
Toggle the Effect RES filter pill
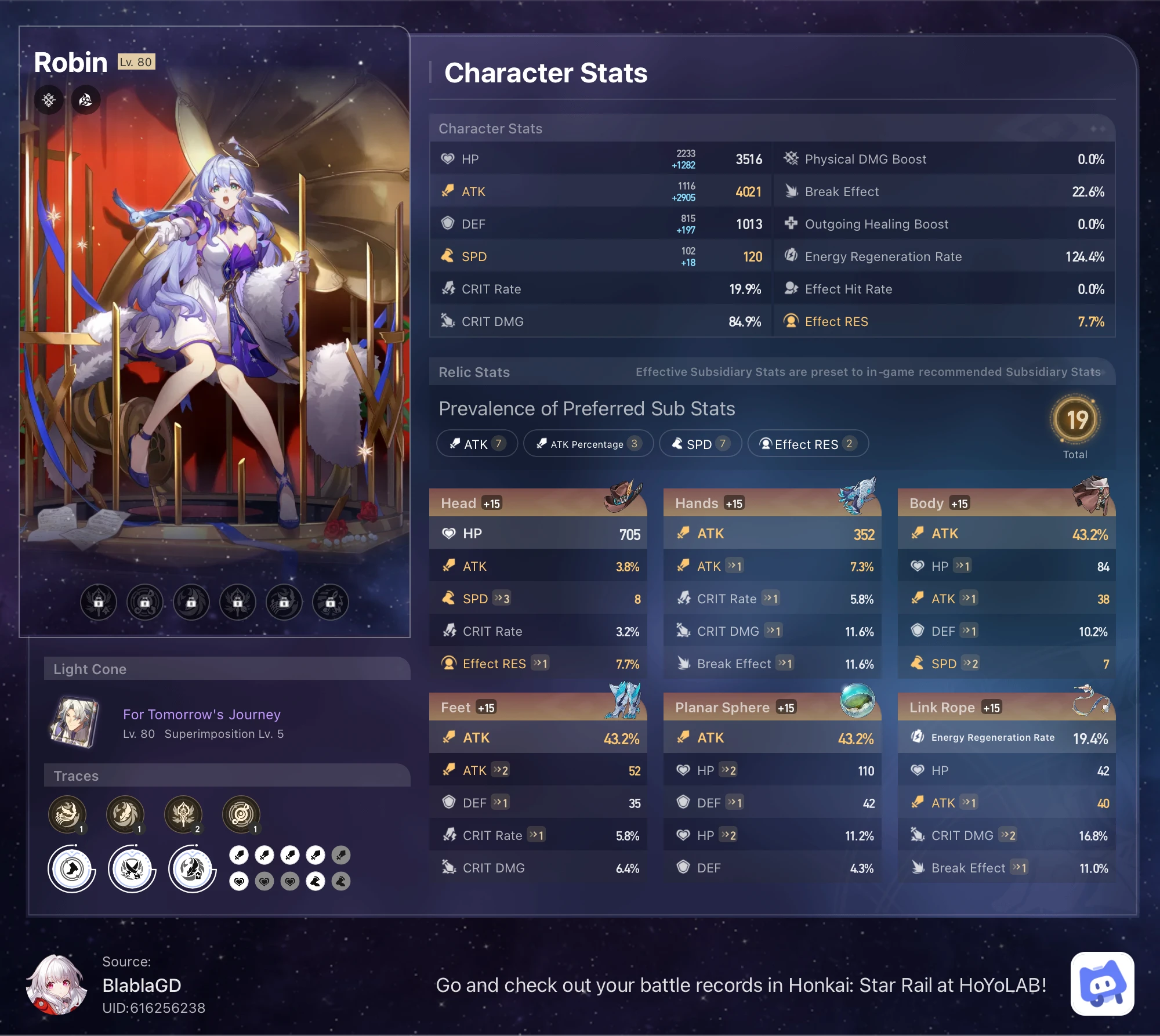(x=807, y=444)
